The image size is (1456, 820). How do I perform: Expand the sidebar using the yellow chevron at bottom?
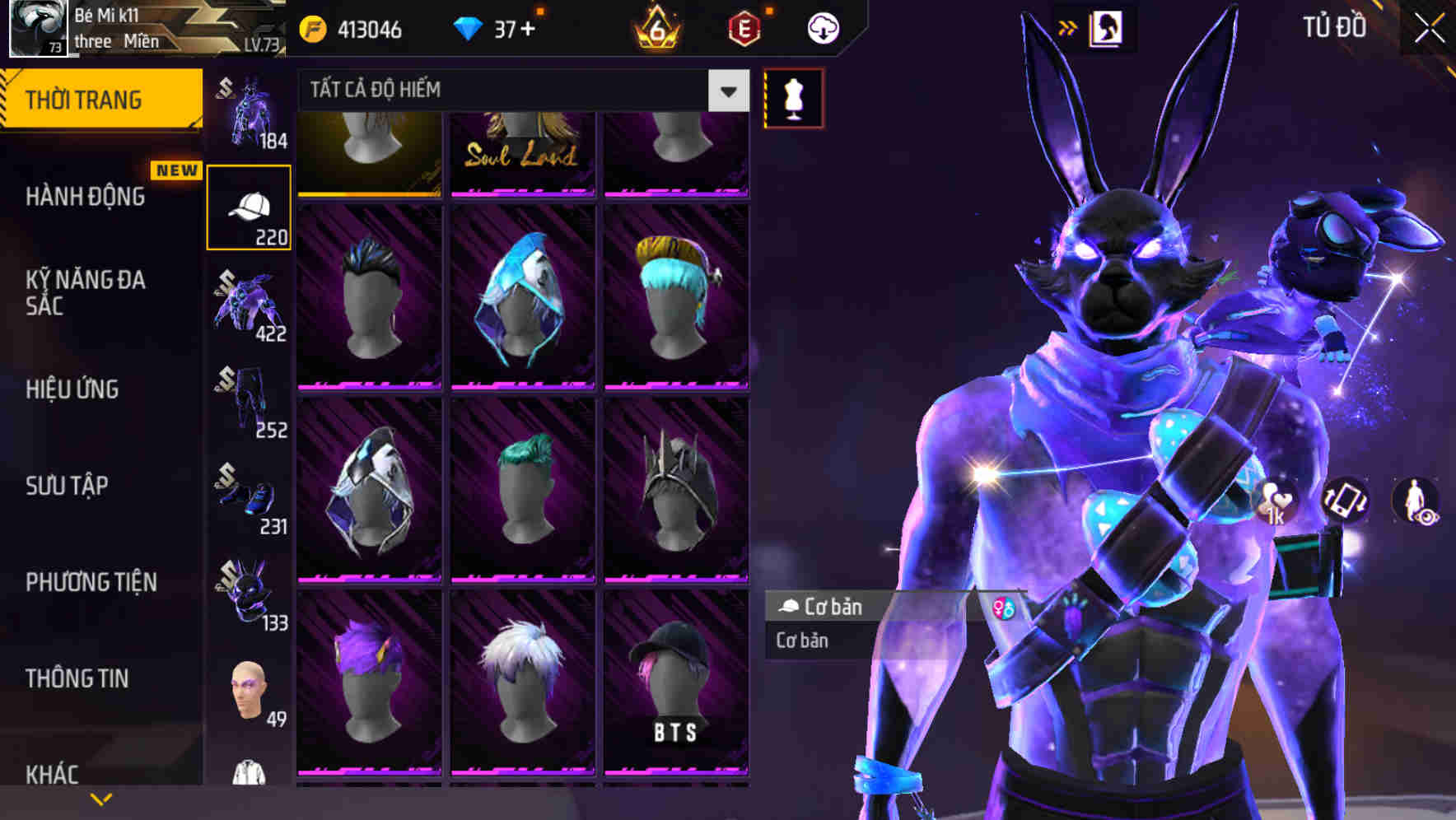click(102, 799)
